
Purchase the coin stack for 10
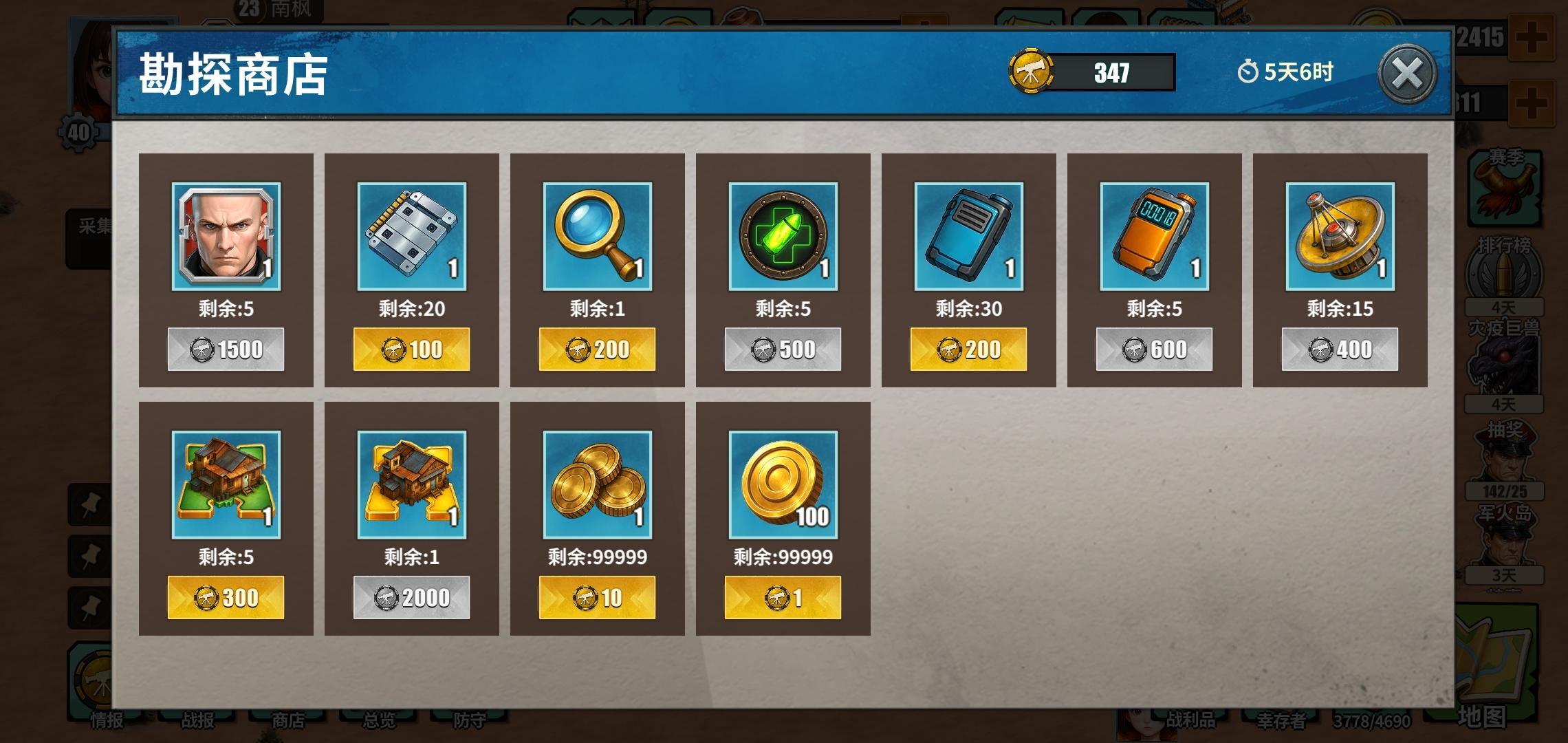597,597
